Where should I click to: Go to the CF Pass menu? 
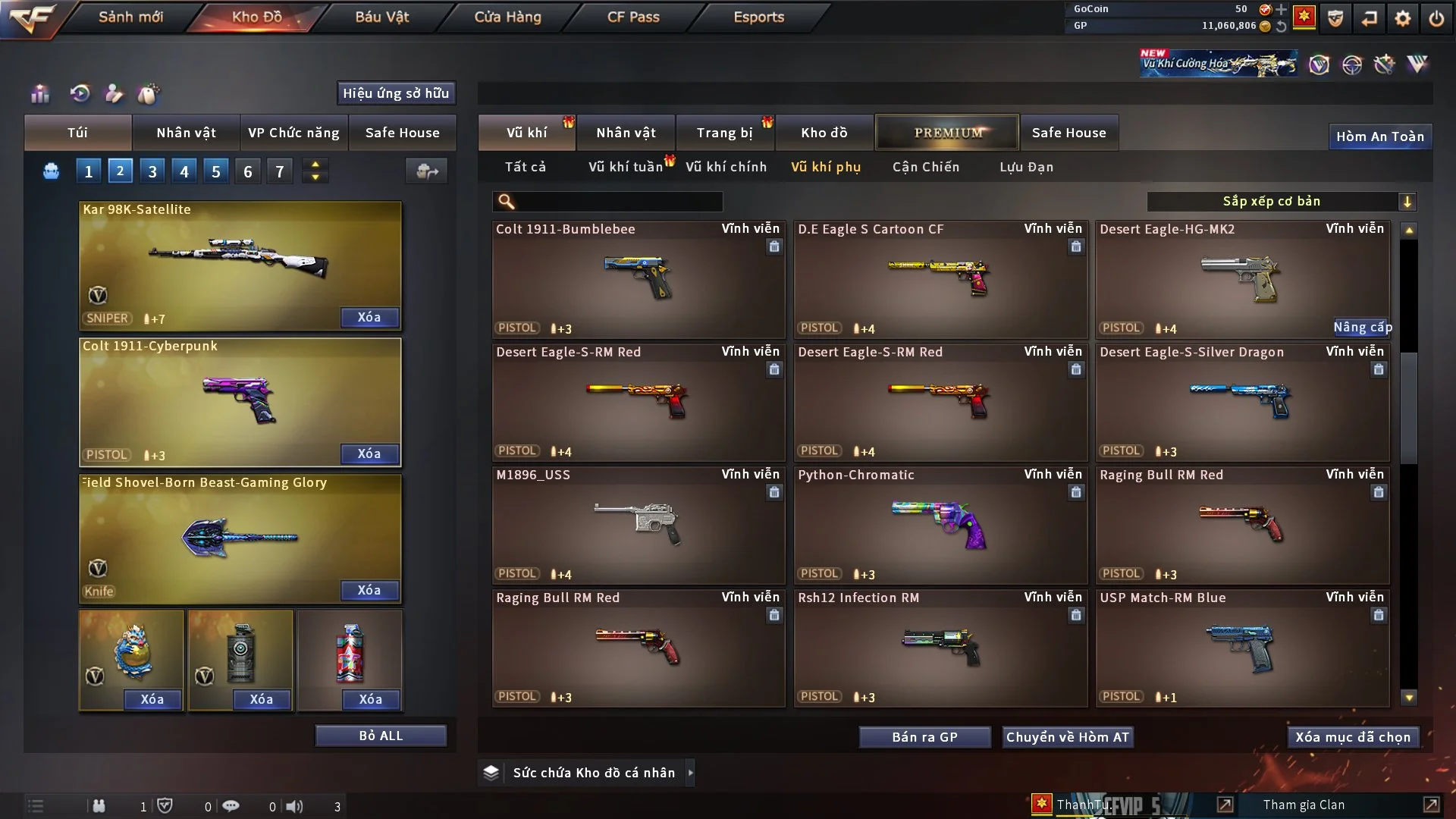pos(633,17)
